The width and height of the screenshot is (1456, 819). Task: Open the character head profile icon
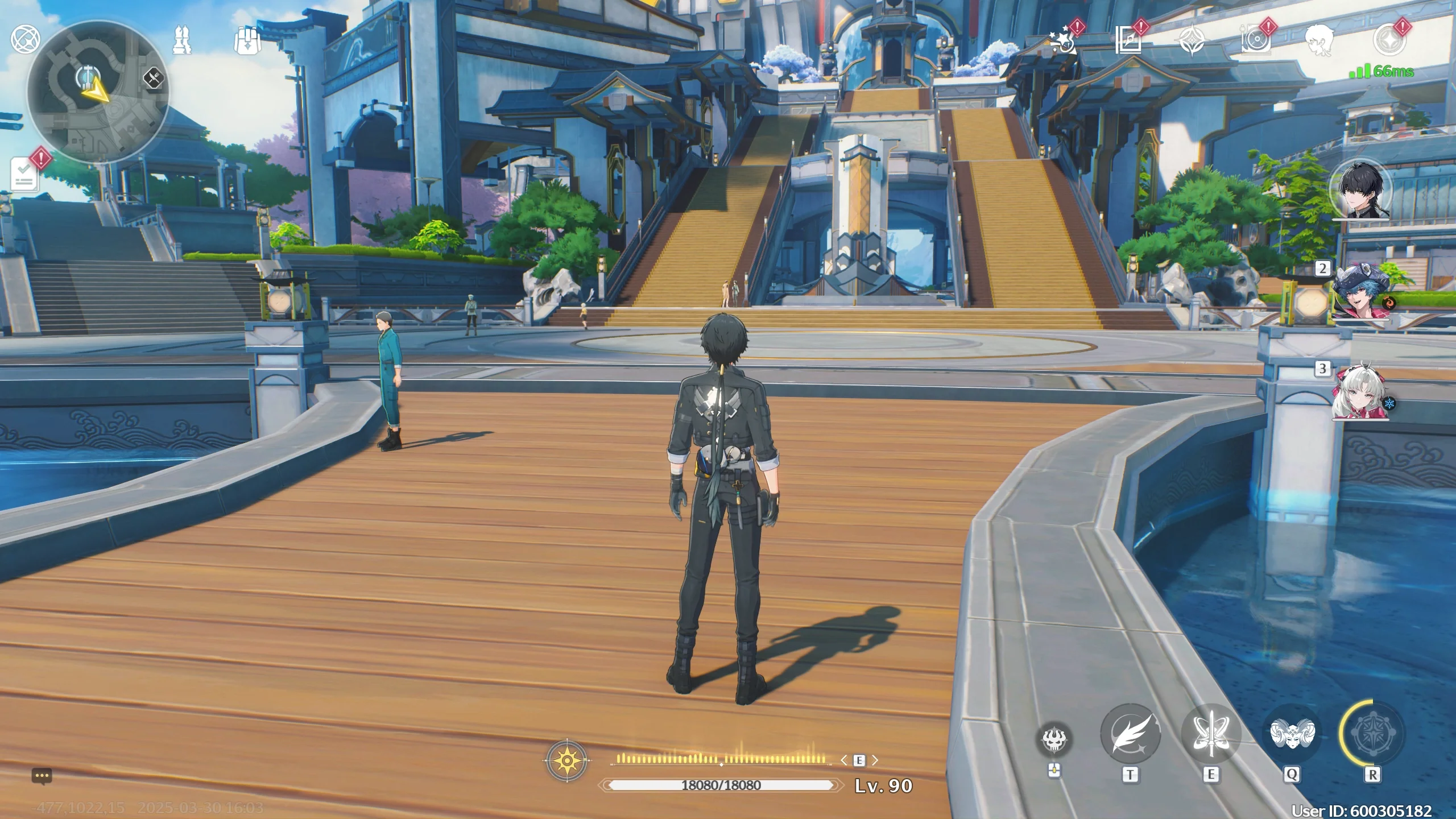pos(1319,41)
